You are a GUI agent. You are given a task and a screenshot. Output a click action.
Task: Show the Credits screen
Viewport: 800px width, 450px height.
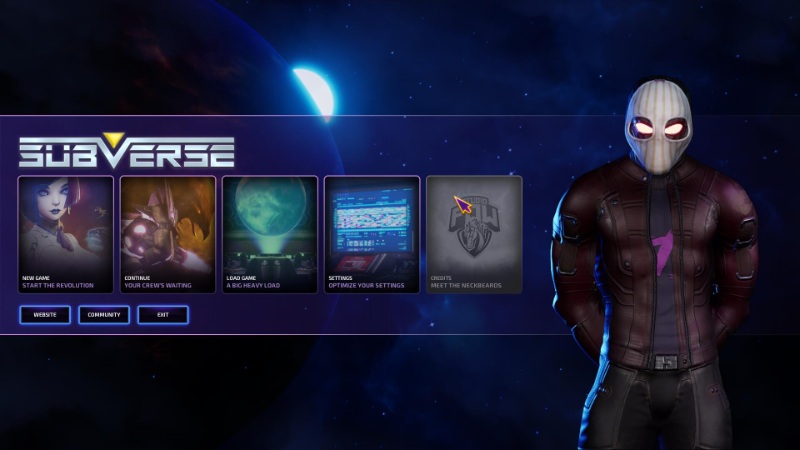coord(474,234)
